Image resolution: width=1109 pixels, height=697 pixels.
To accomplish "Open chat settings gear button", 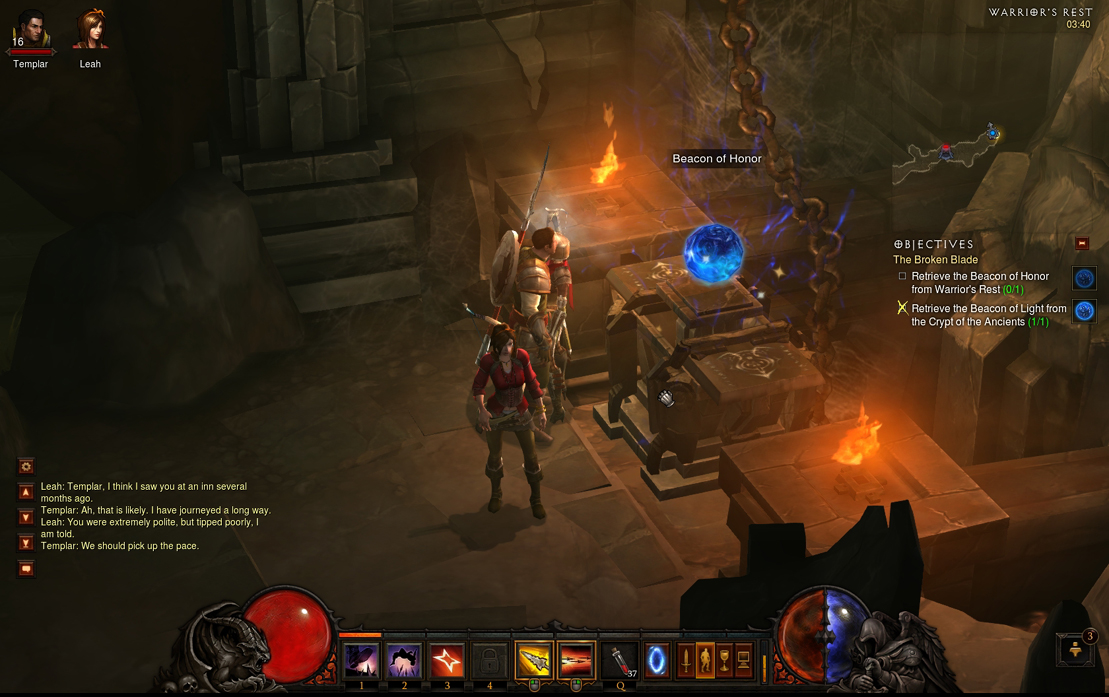I will (26, 466).
